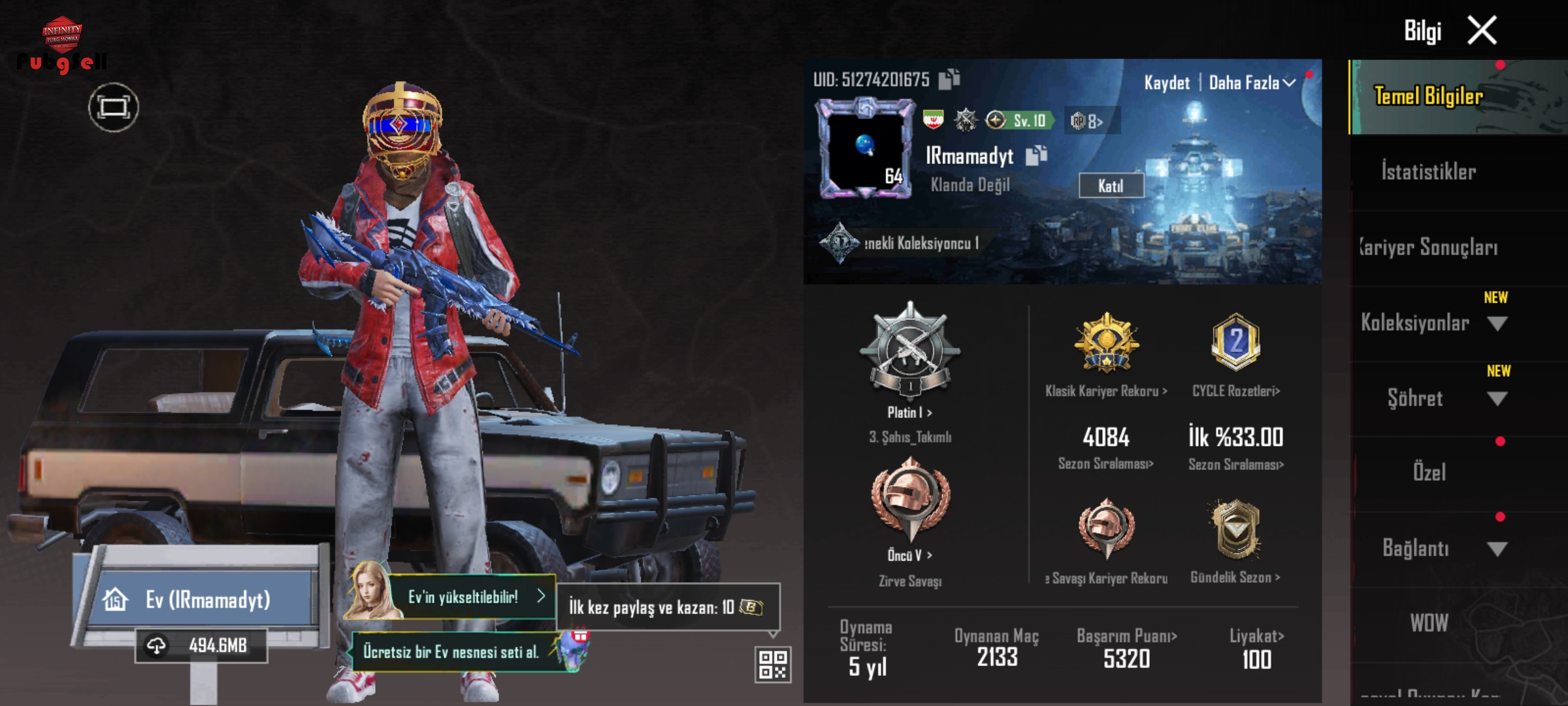Open the Daha Fazla dropdown

point(1251,83)
